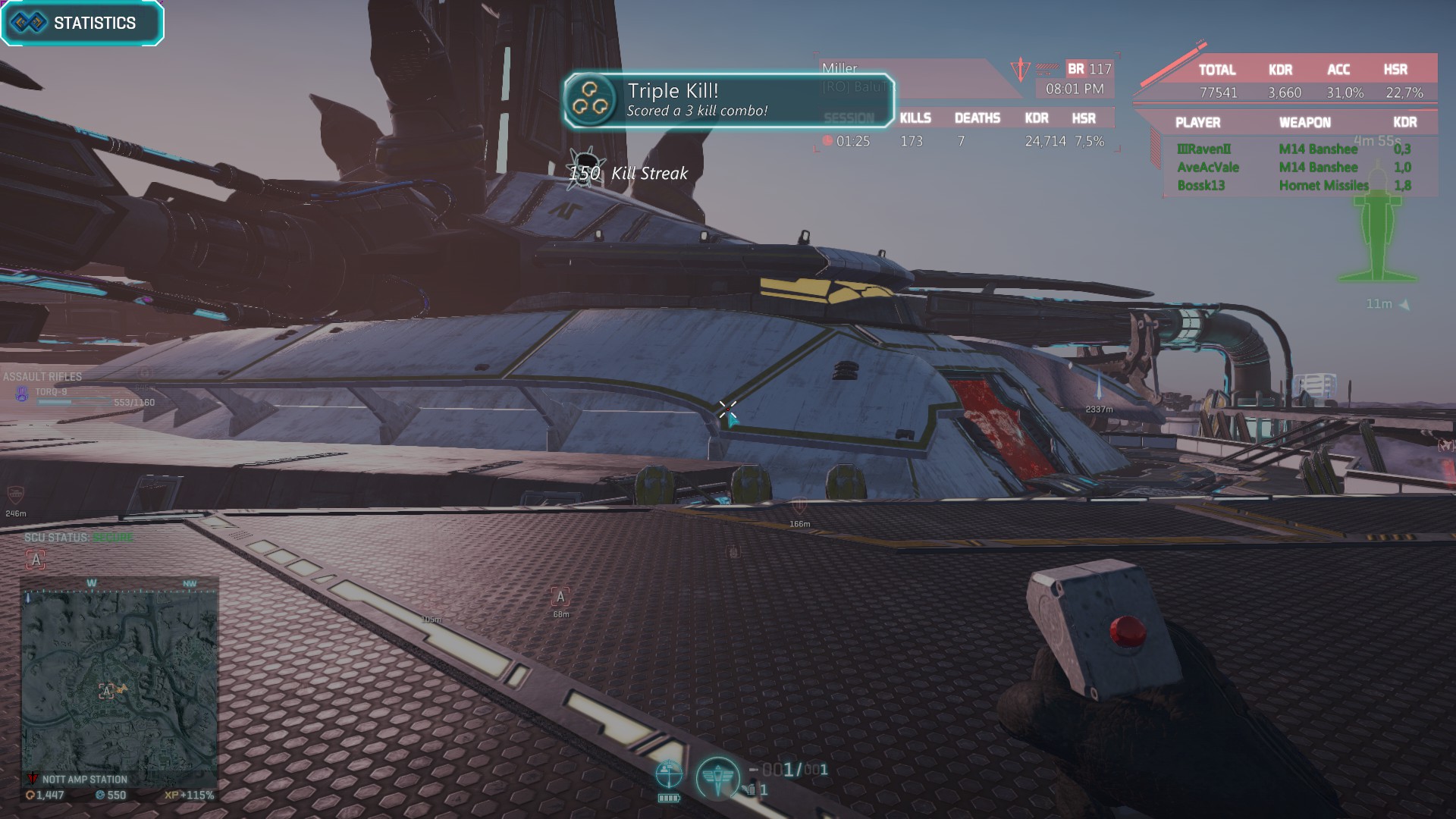Click the Triple Kill notification banner
Screen dimensions: 1456x819
(728, 100)
